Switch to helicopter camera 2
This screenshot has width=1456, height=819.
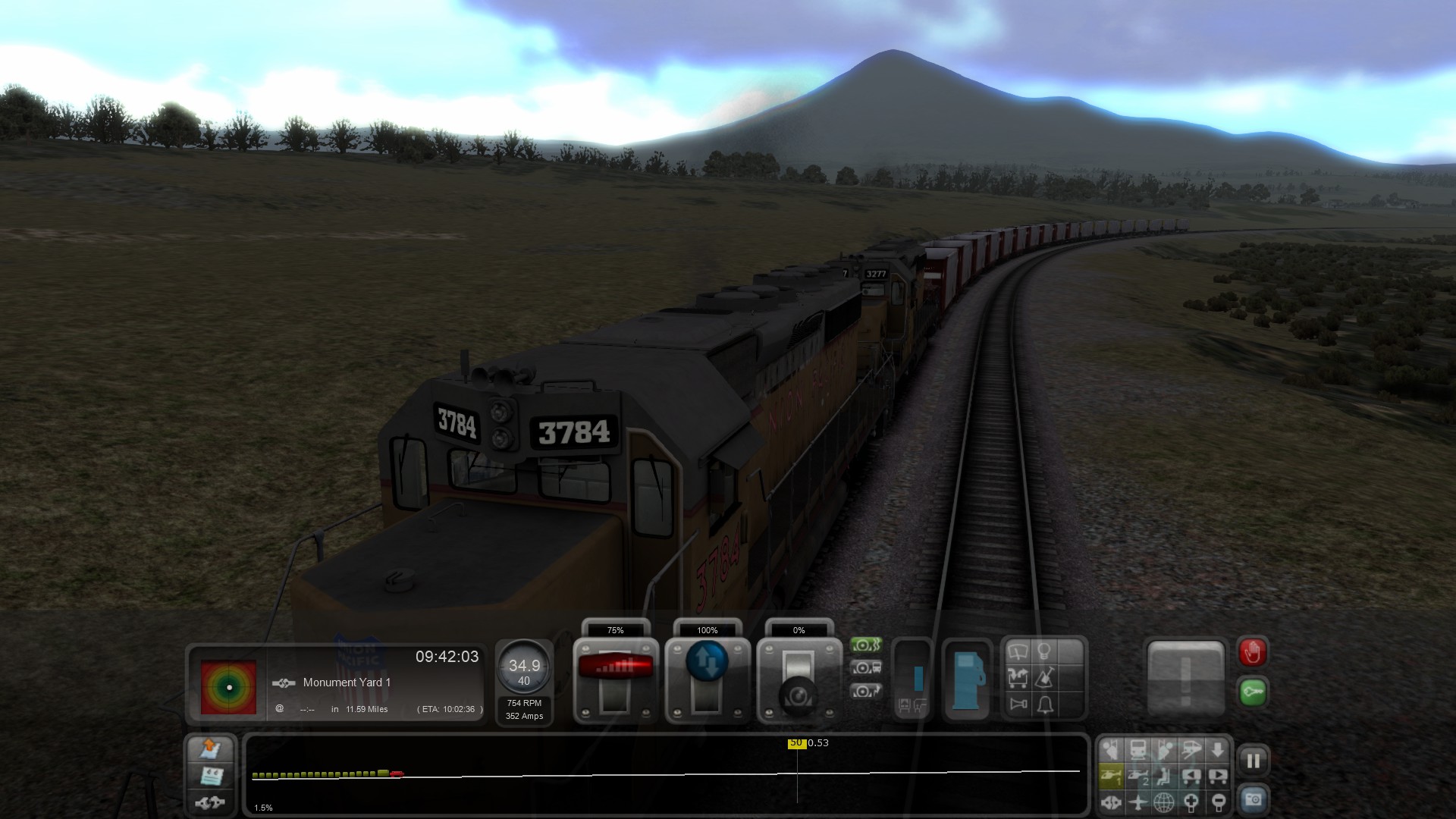[x=1137, y=776]
